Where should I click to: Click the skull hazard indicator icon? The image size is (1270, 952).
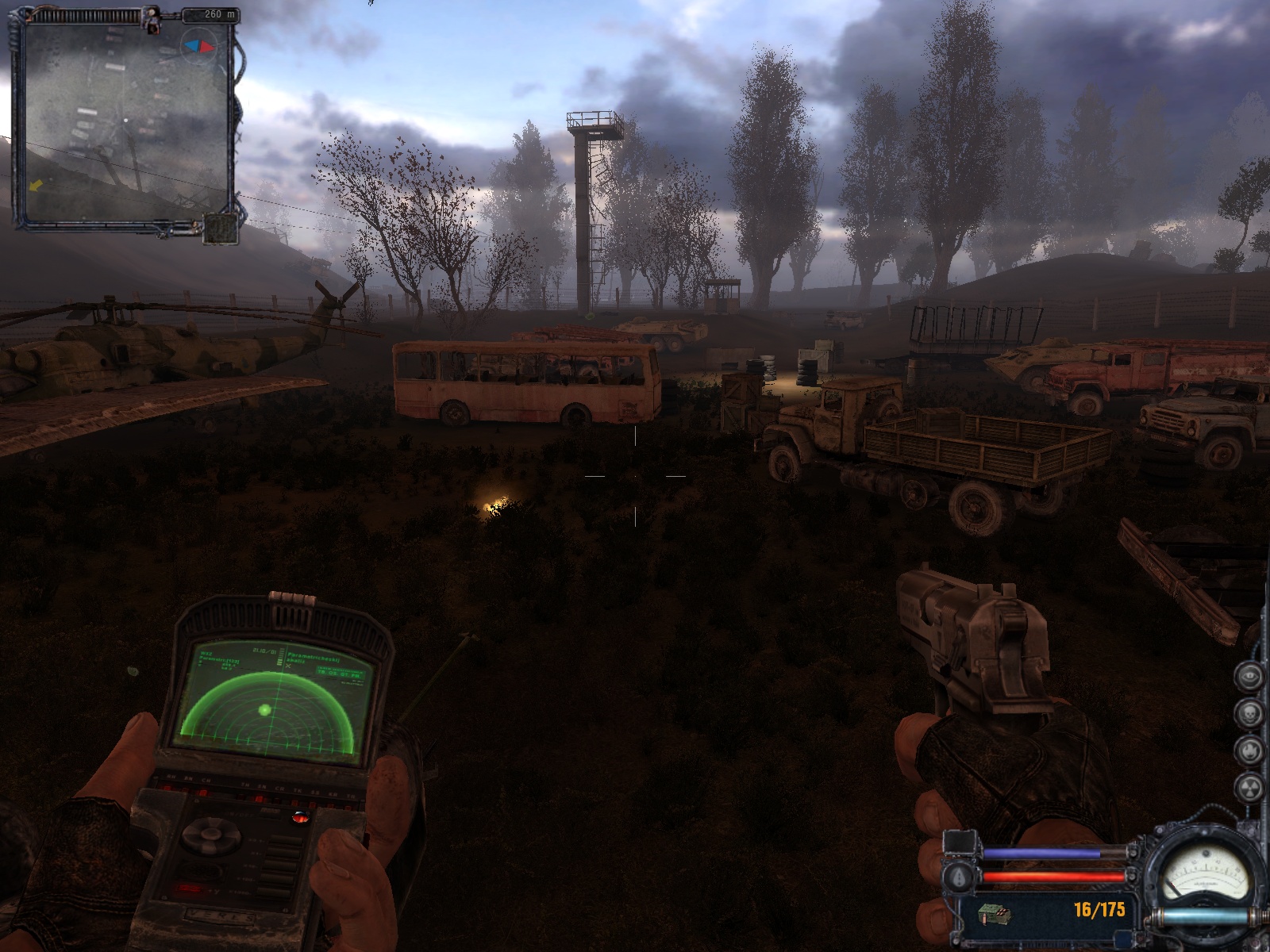coord(1249,712)
